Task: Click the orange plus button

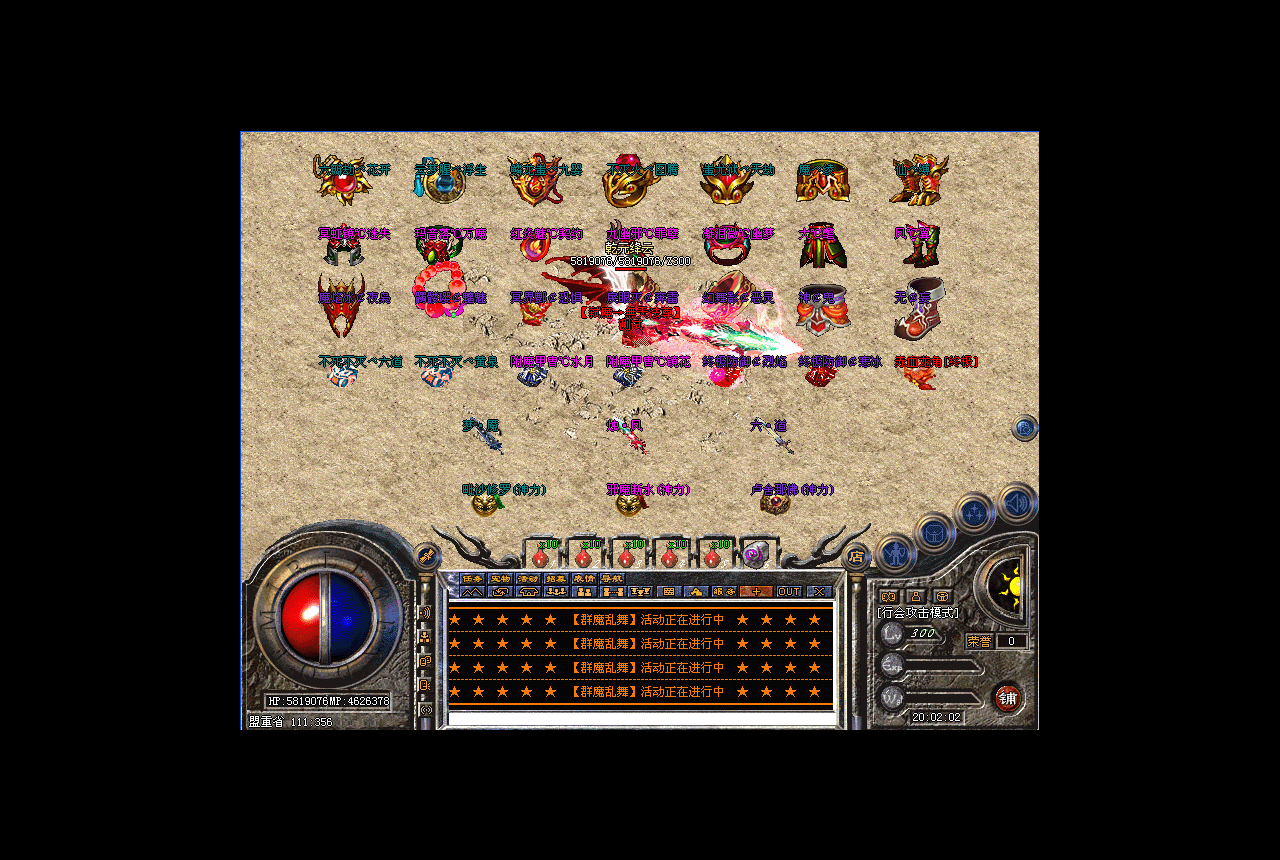Action: click(x=754, y=592)
